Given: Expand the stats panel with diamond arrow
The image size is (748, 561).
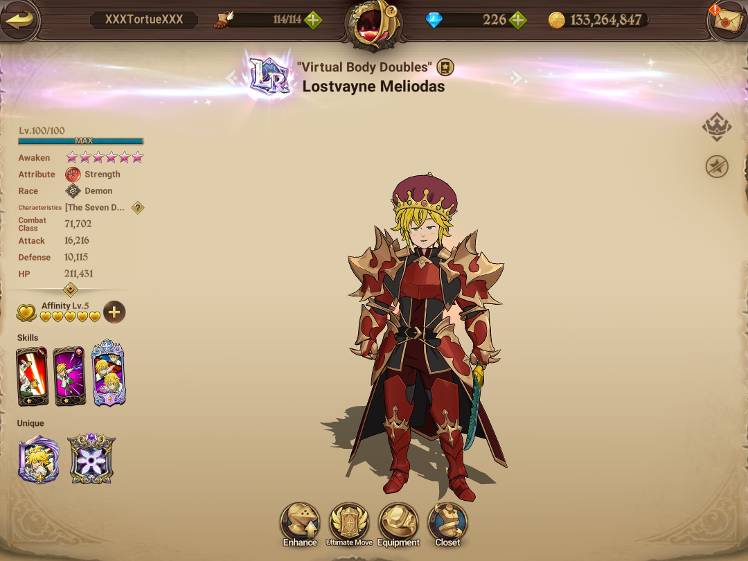Looking at the screenshot, I should point(70,289).
